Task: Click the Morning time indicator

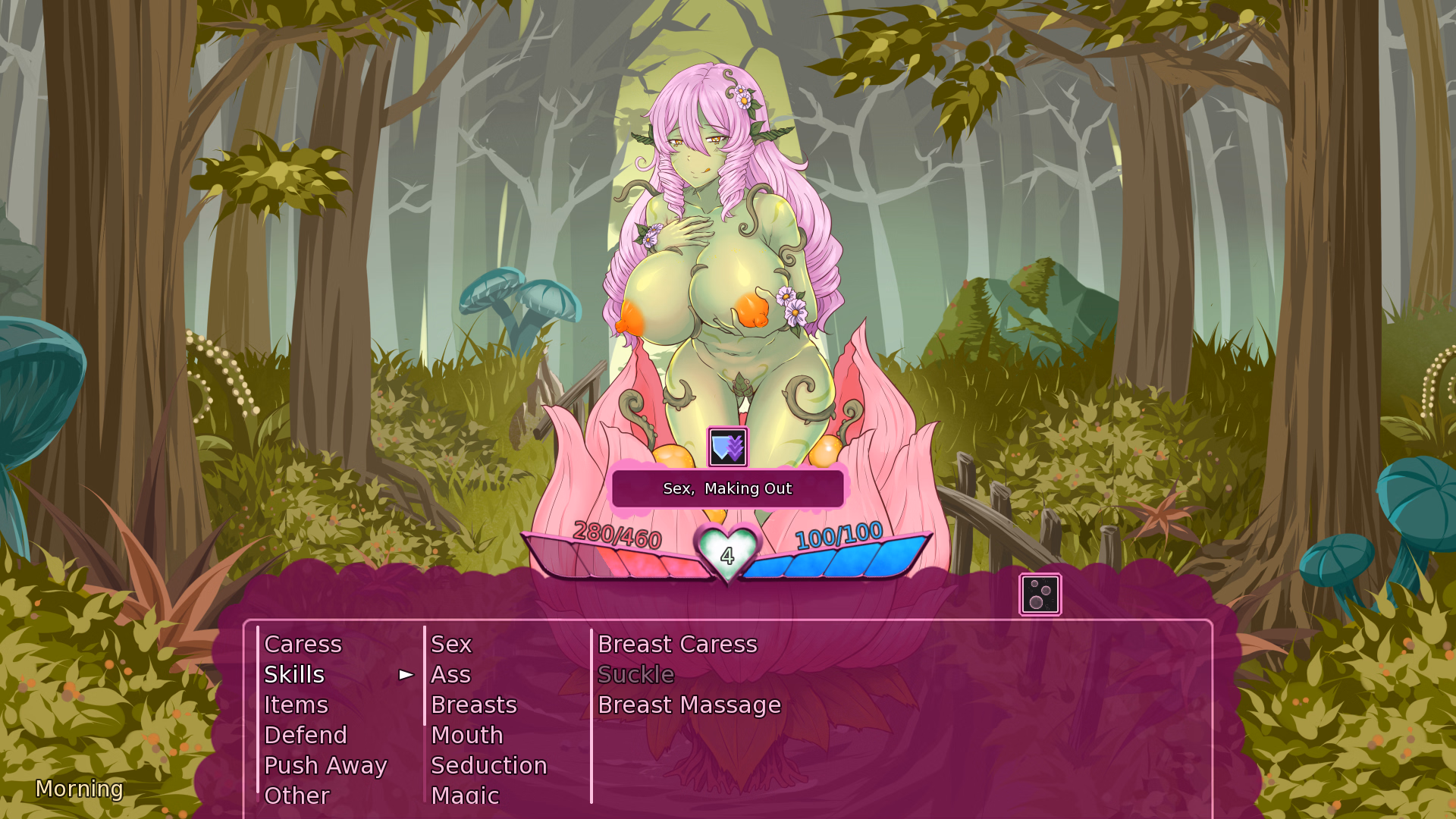Action: pyautogui.click(x=80, y=790)
